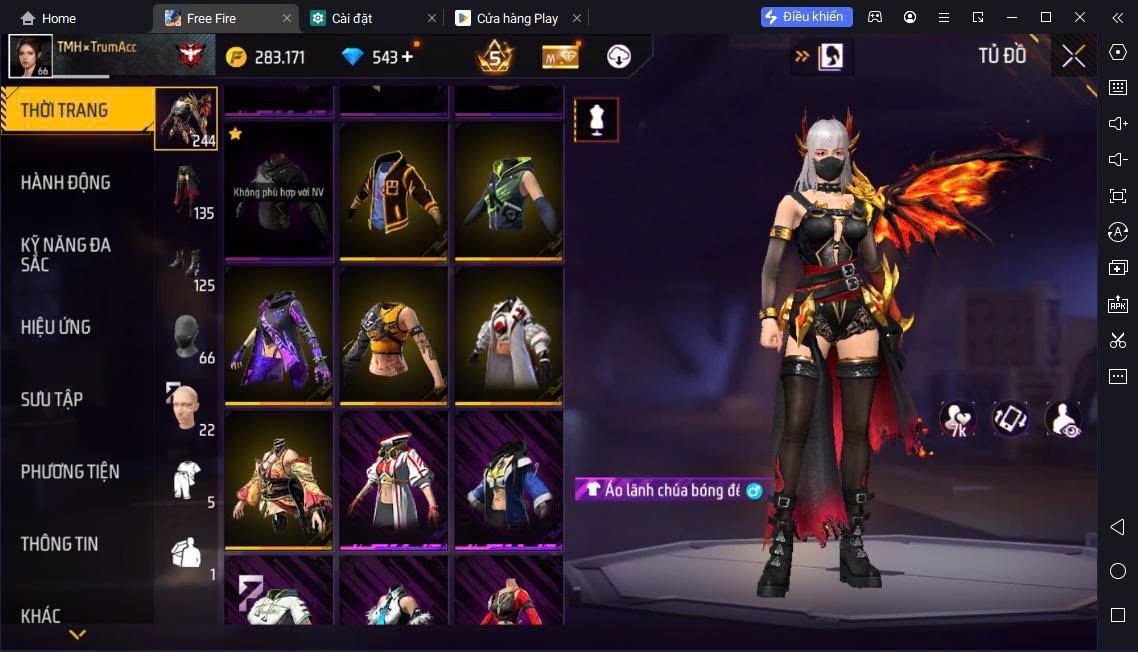
Task: Select the Hiệu Ứng category
Action: (x=56, y=327)
